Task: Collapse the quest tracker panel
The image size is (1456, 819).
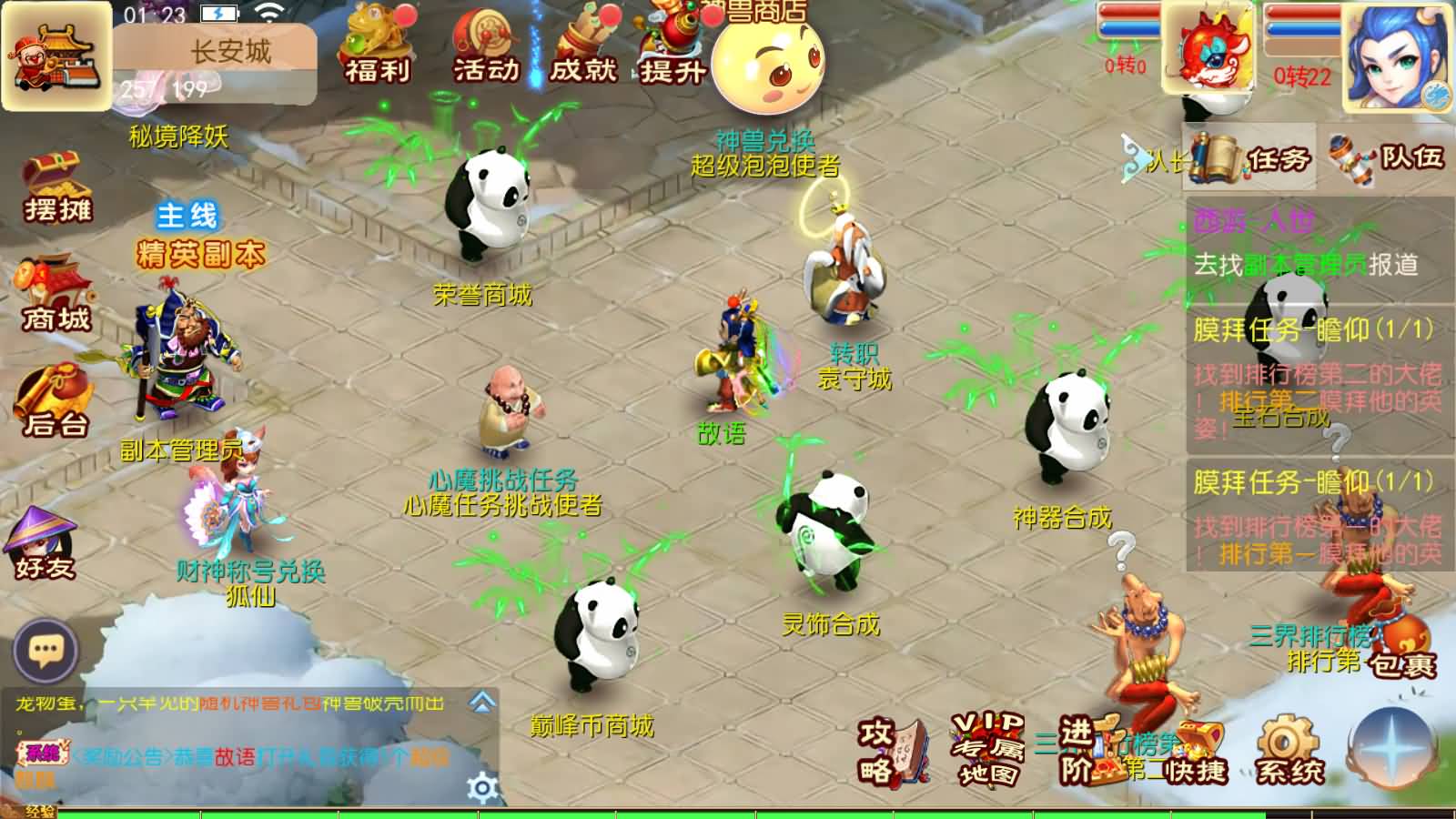Action: 1134,158
